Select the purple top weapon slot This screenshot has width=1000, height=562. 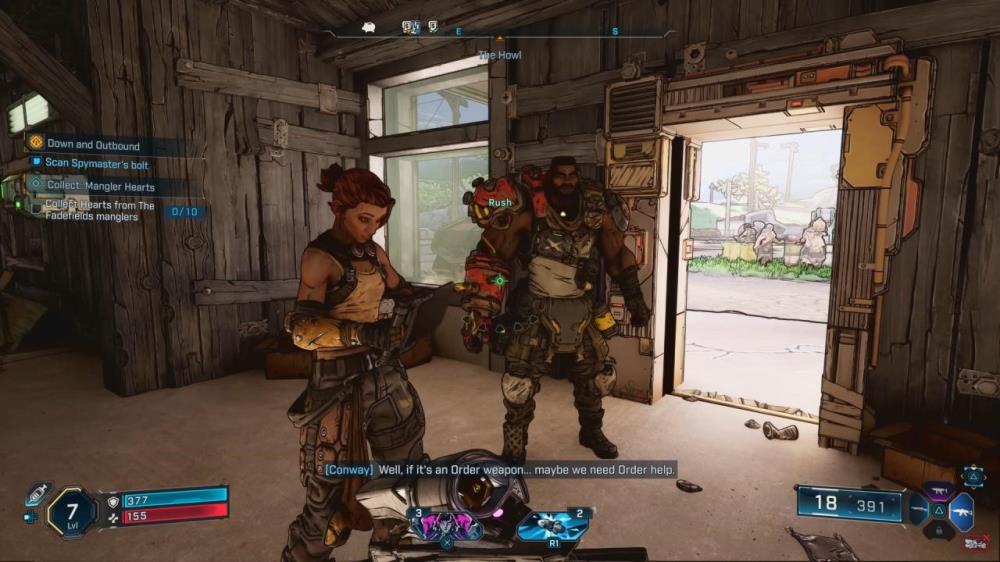tap(939, 491)
